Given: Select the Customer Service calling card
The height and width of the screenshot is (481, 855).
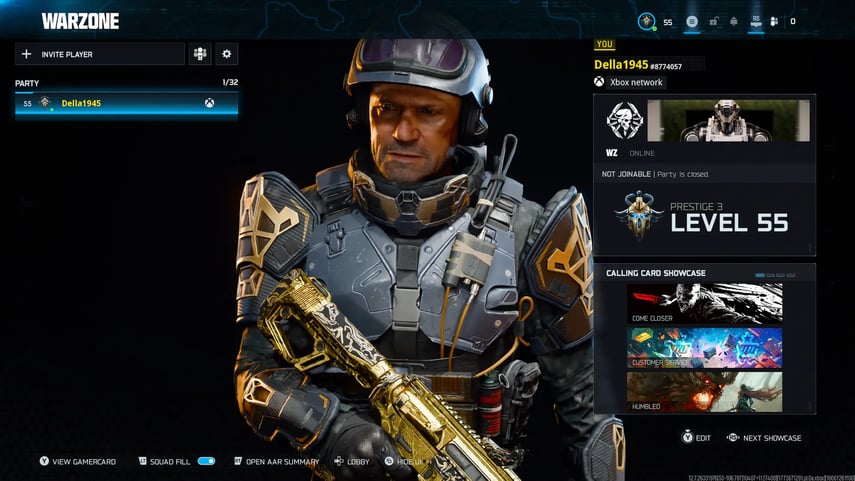Looking at the screenshot, I should click(x=704, y=347).
